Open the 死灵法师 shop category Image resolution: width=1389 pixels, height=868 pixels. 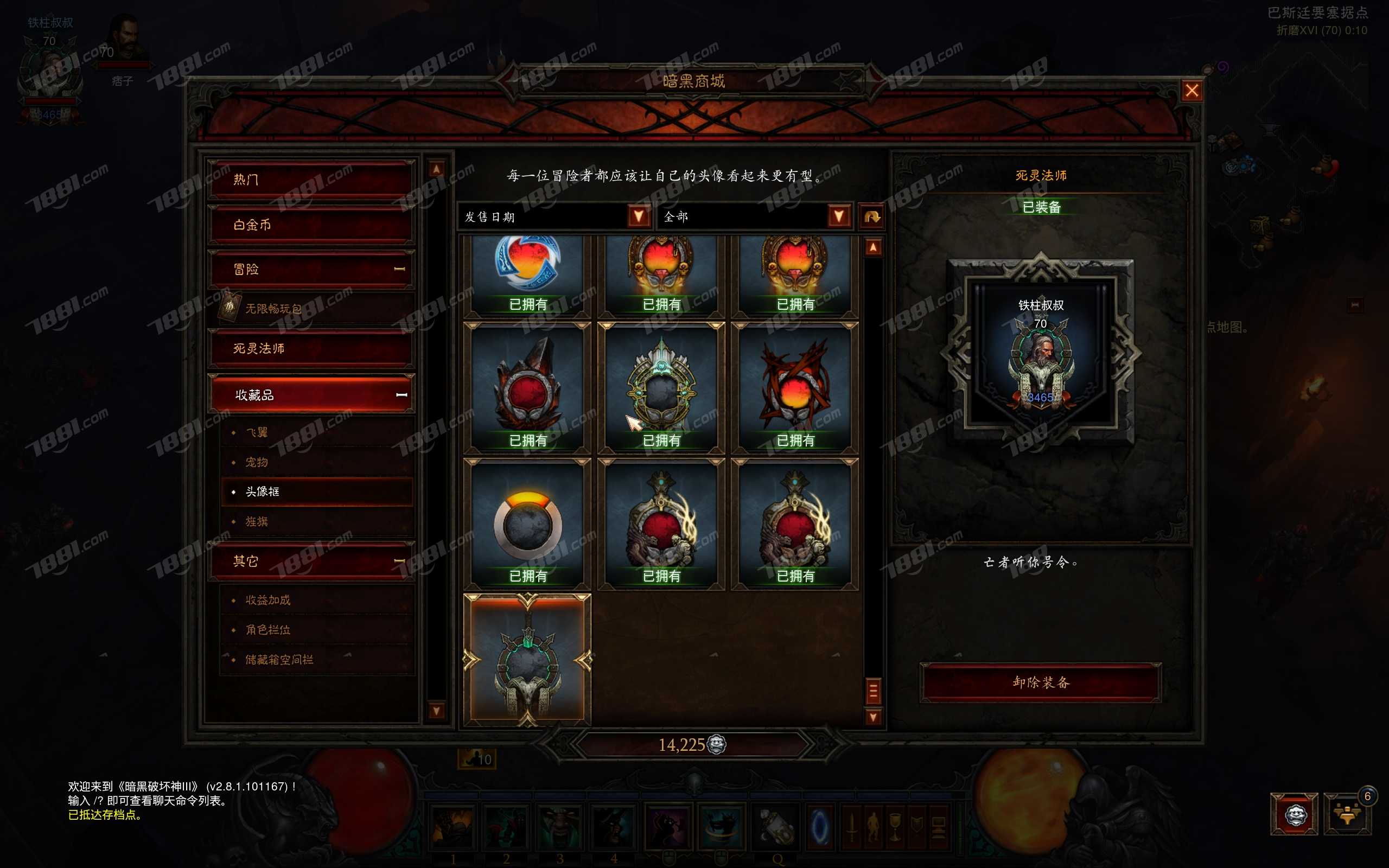[310, 348]
